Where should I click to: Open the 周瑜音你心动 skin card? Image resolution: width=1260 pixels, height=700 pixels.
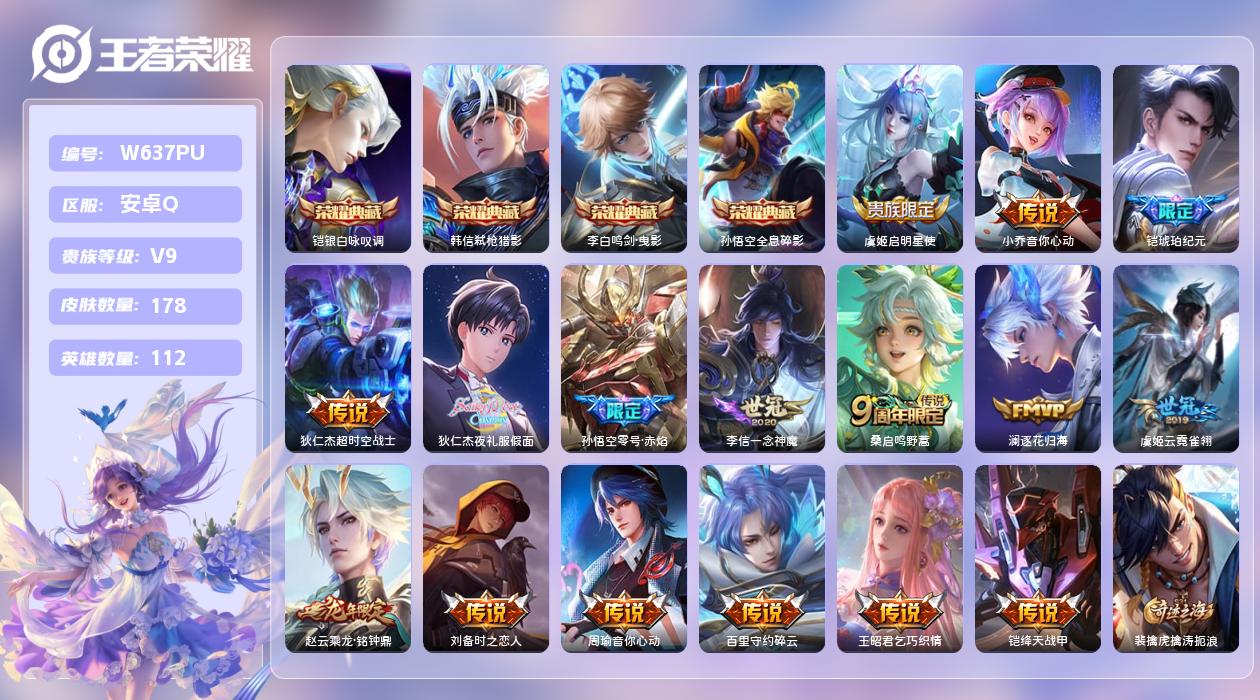tap(624, 558)
